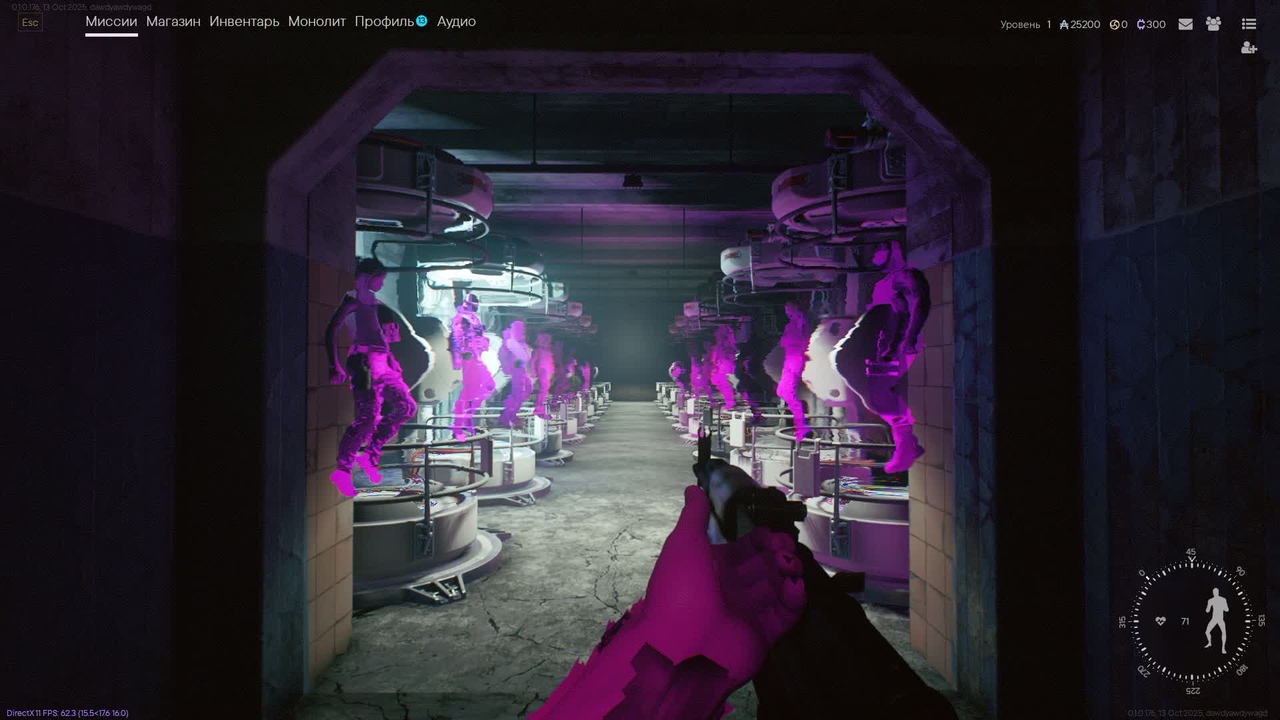Image resolution: width=1280 pixels, height=720 pixels.
Task: Open the mail envelope icon
Action: [x=1185, y=24]
